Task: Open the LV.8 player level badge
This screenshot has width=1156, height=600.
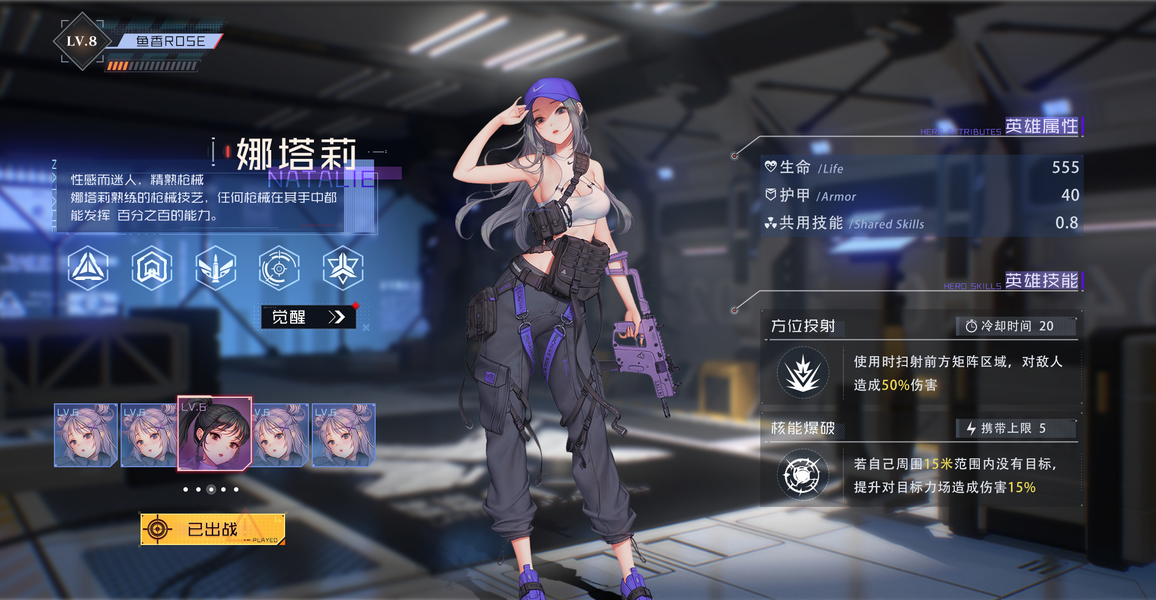Action: coord(81,41)
